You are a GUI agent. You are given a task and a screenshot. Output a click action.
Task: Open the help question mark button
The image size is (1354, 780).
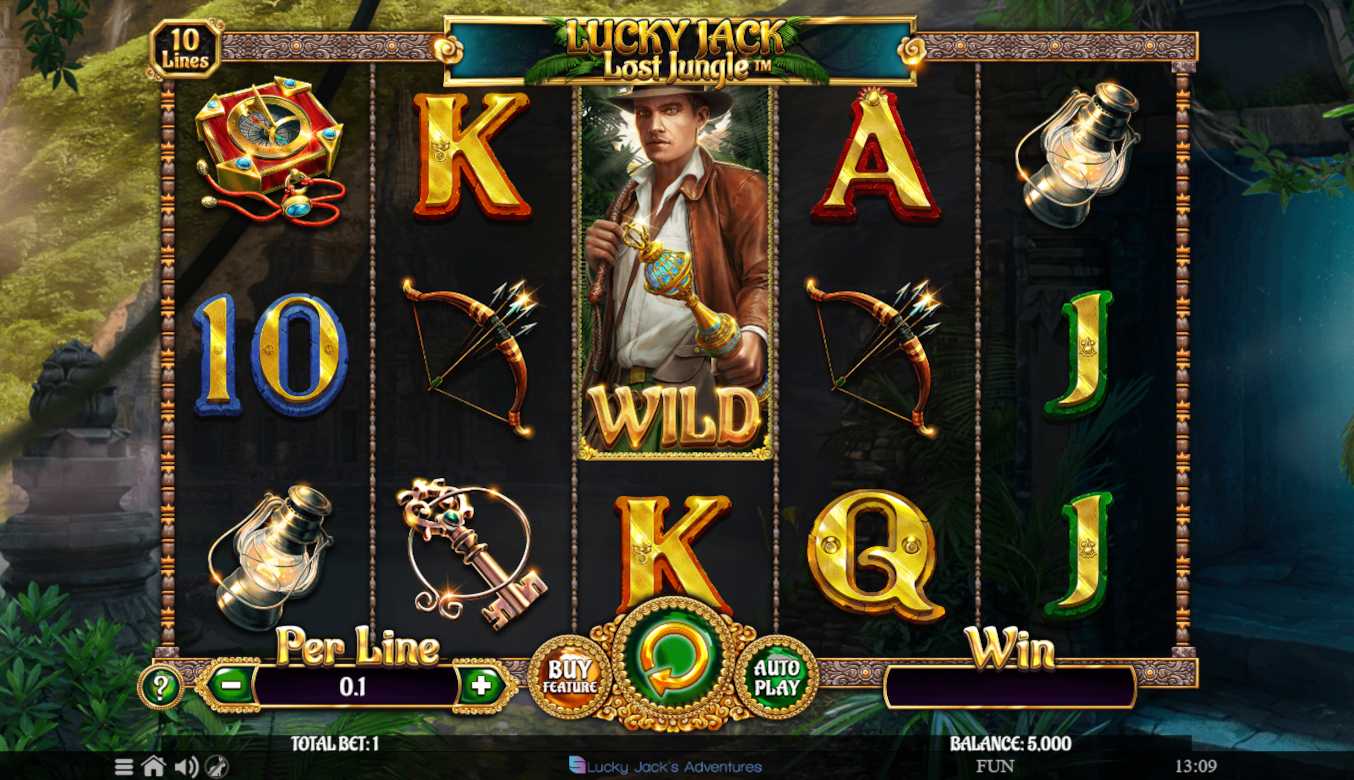coord(161,687)
